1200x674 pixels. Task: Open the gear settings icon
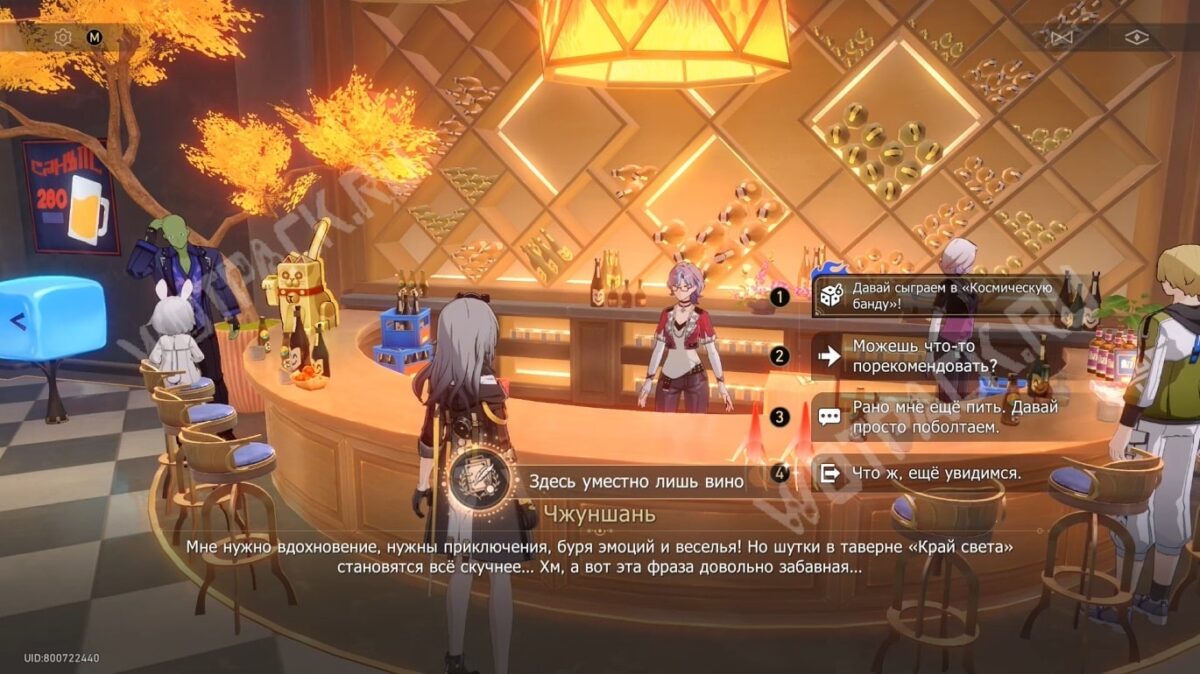point(63,38)
